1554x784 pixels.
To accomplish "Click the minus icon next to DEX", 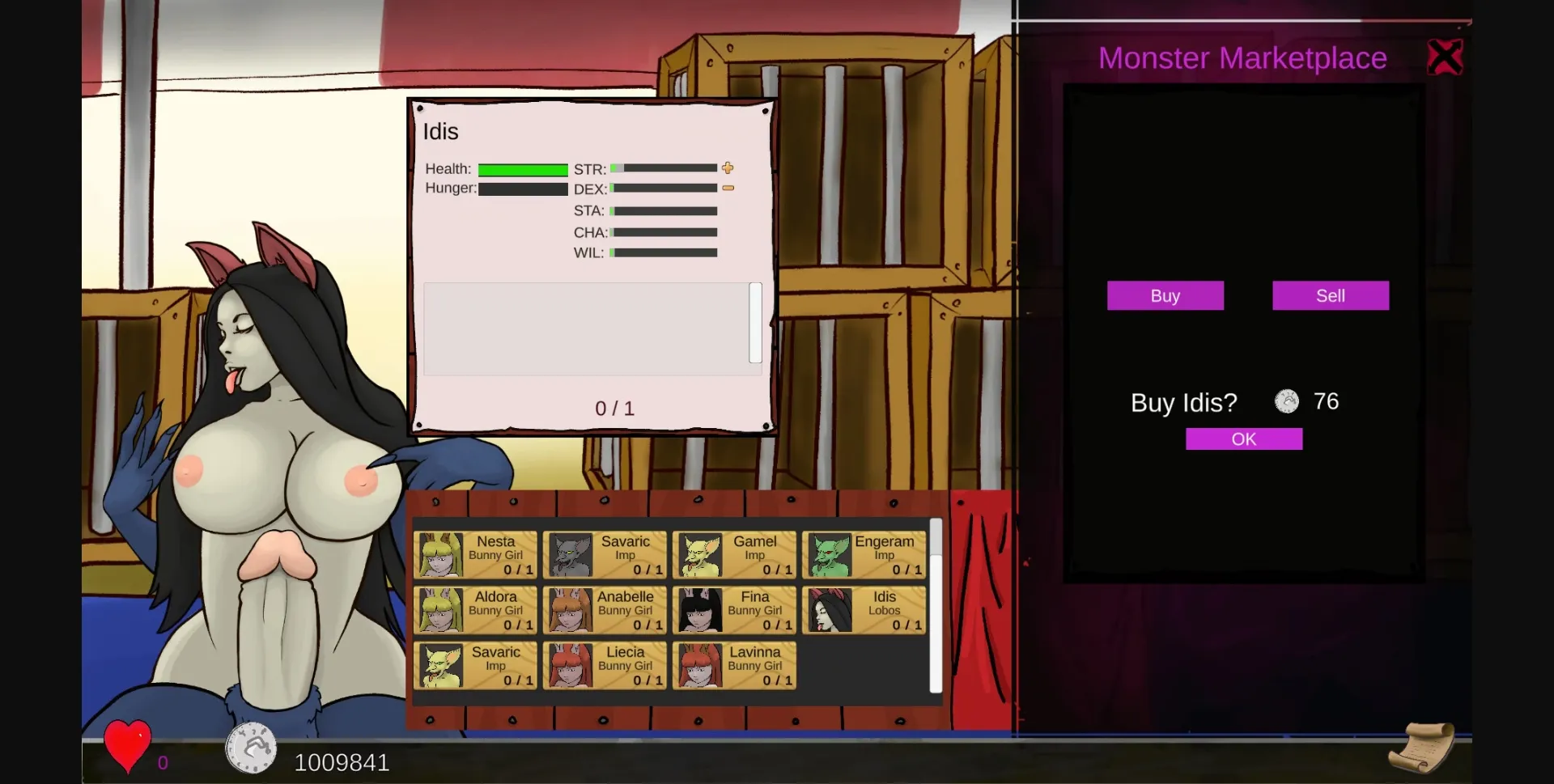I will point(728,188).
